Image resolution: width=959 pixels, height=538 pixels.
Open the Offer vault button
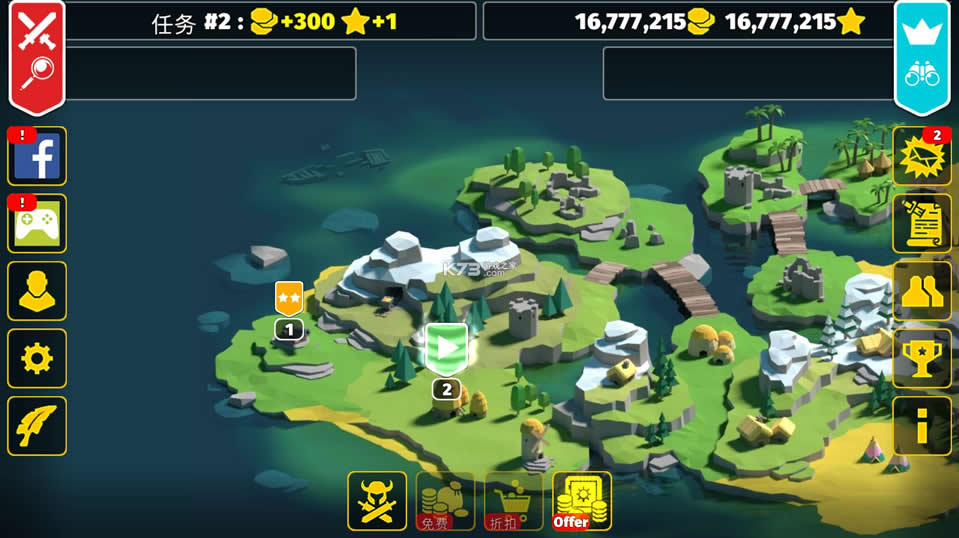(581, 500)
